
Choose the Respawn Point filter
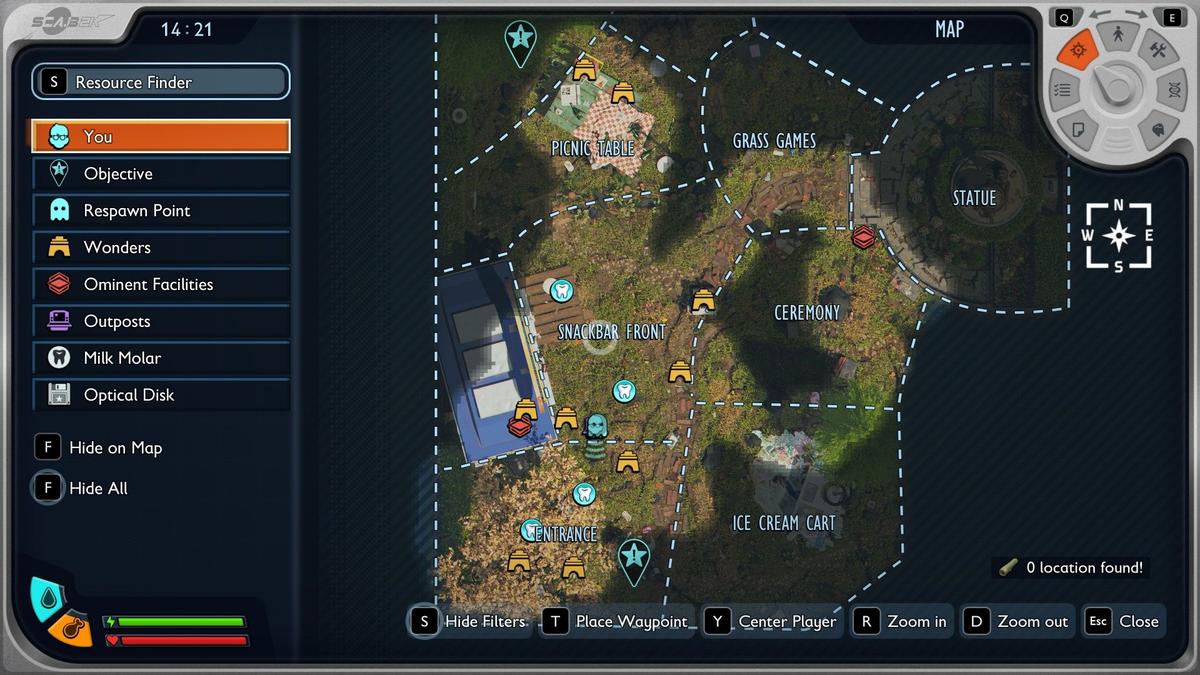pyautogui.click(x=161, y=210)
